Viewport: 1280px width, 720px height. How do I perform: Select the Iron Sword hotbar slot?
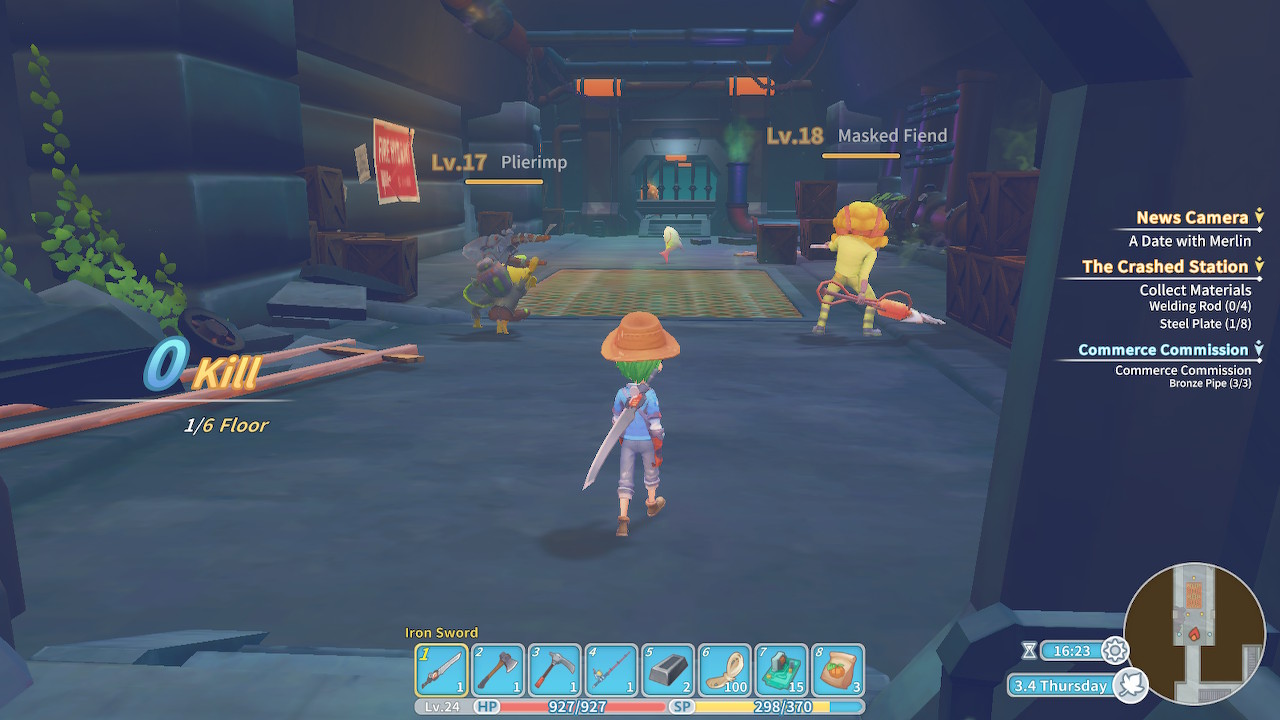(442, 670)
